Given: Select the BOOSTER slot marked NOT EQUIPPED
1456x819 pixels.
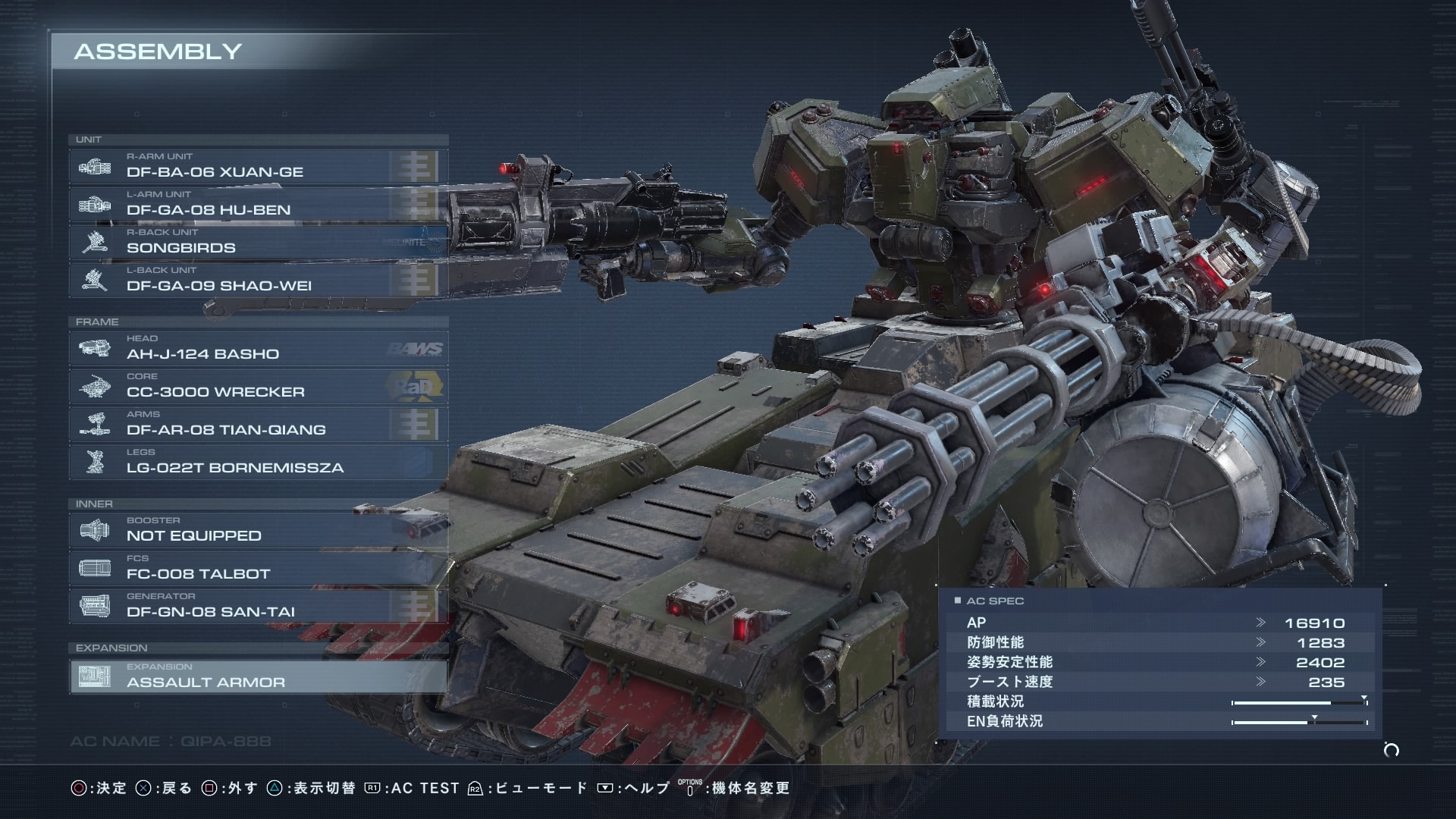Looking at the screenshot, I should tap(258, 530).
